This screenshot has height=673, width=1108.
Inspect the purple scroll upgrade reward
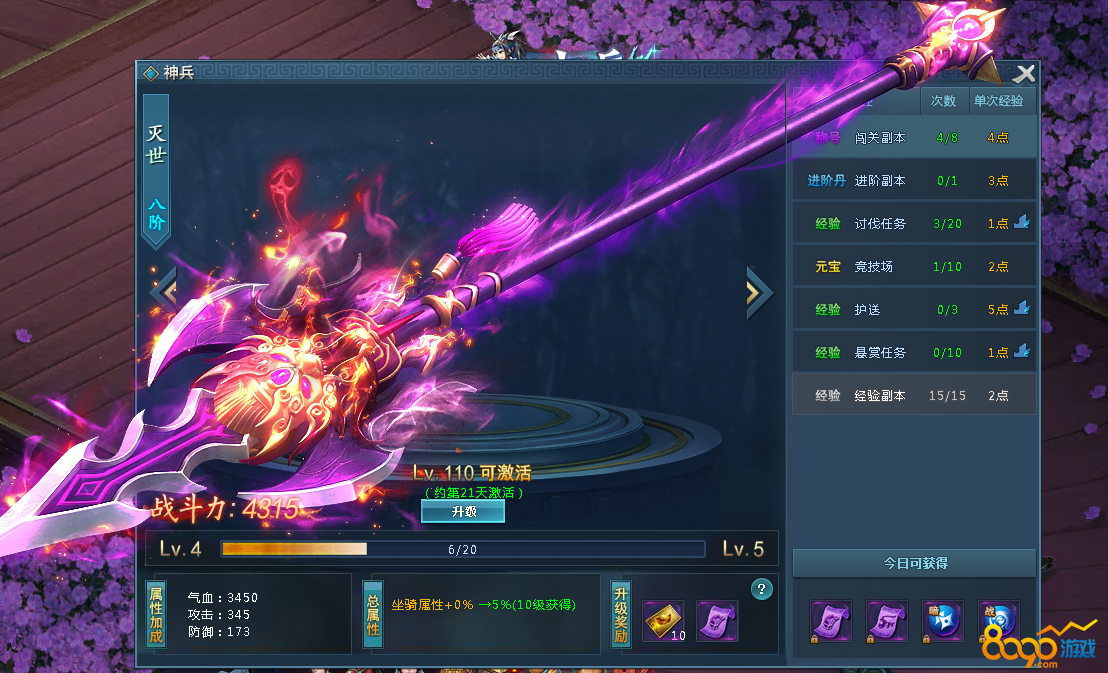716,621
